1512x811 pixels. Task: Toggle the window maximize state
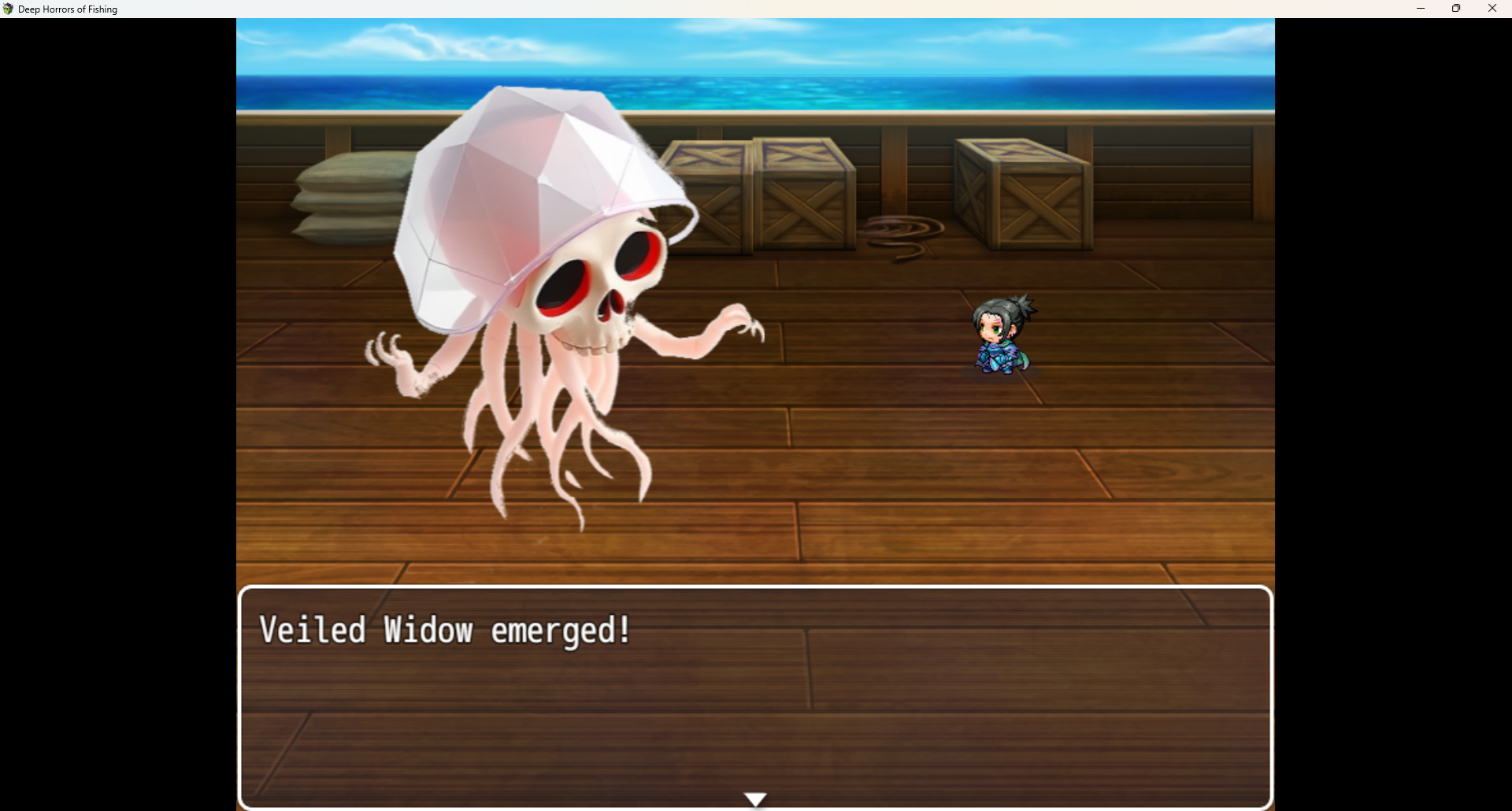point(1456,9)
